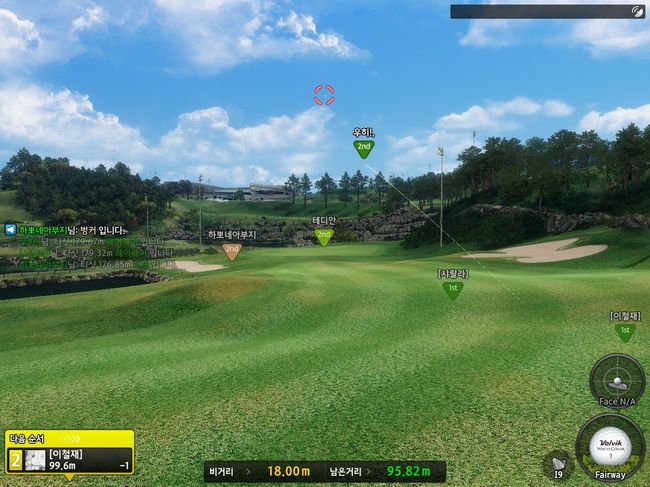Open the Face N/A impact point dial
Image resolution: width=650 pixels, height=487 pixels.
616,381
